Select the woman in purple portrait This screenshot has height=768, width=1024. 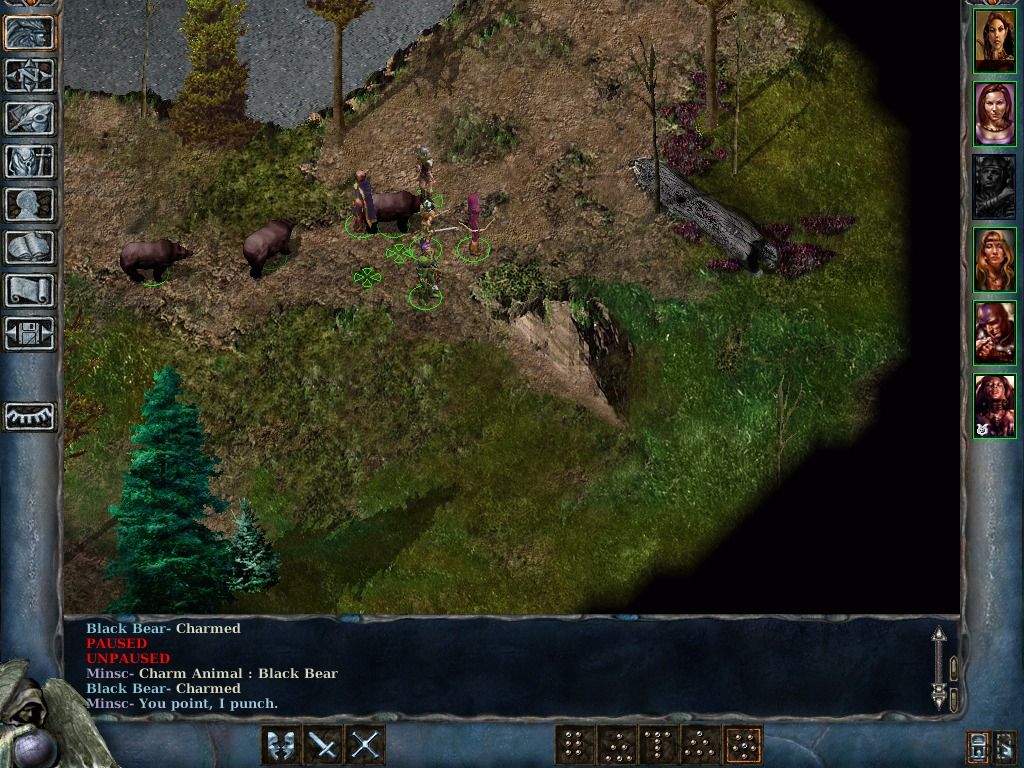tap(995, 114)
